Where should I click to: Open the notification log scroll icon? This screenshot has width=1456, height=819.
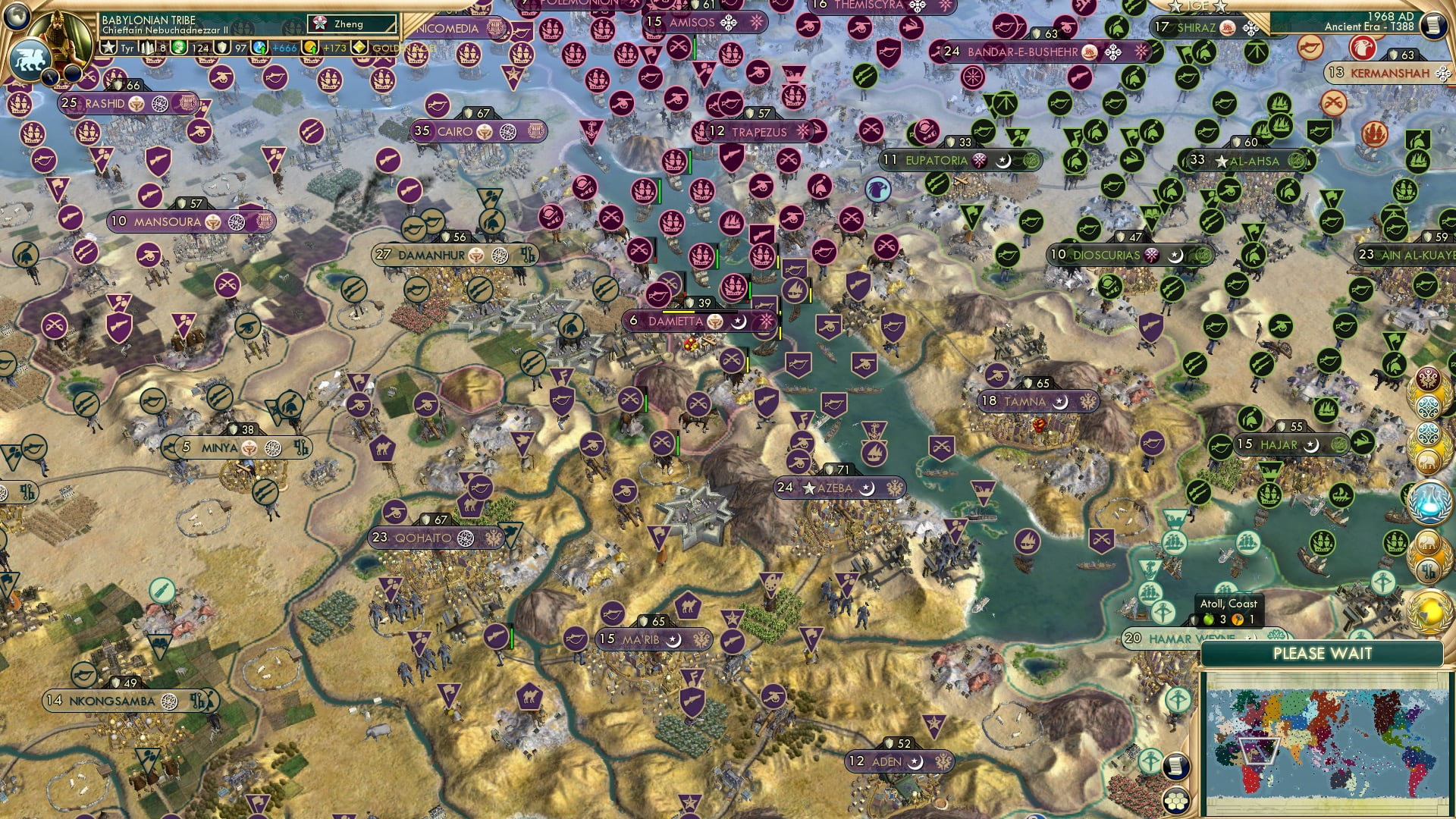click(1175, 765)
